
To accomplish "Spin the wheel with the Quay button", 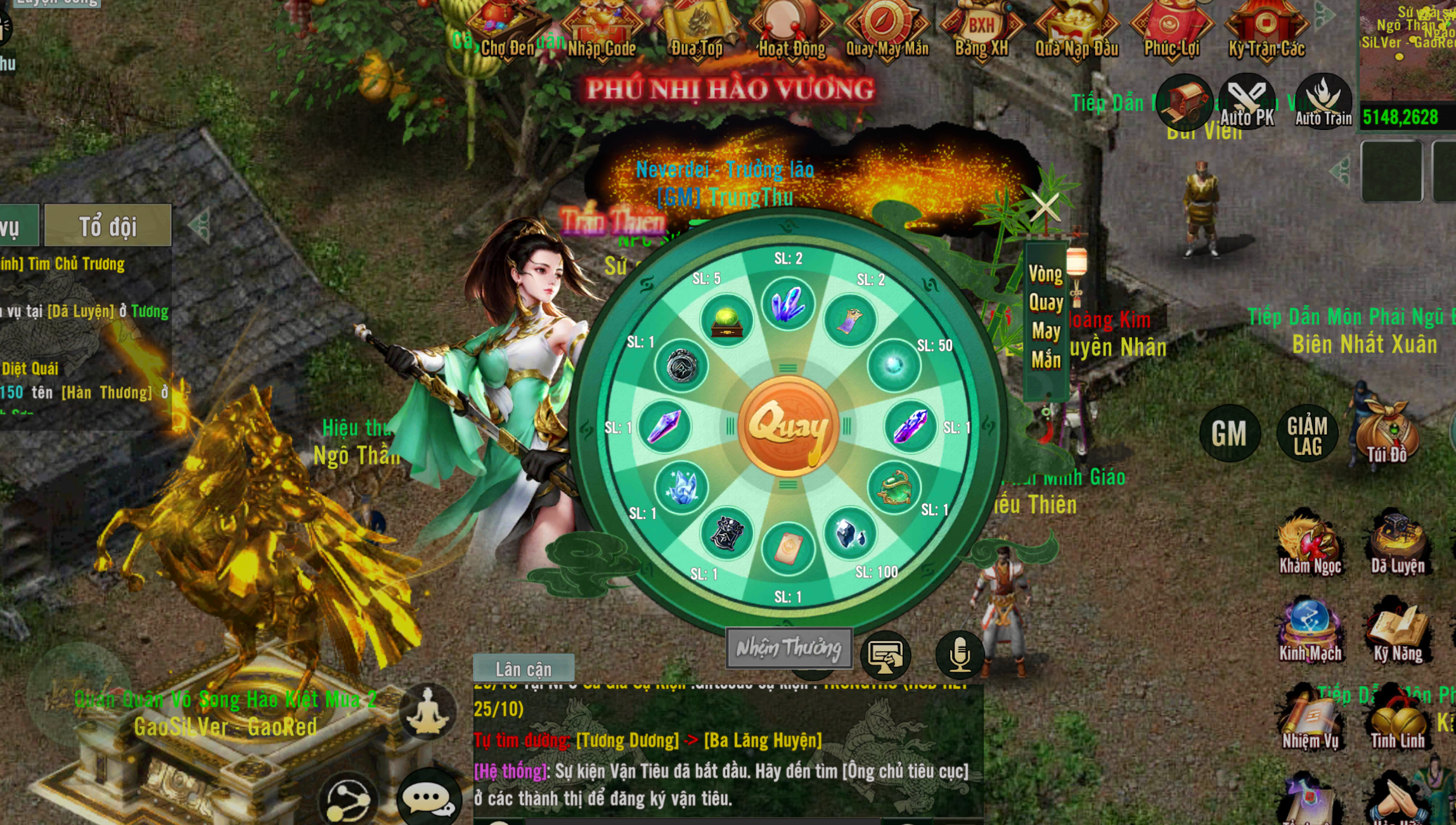I will [x=788, y=426].
